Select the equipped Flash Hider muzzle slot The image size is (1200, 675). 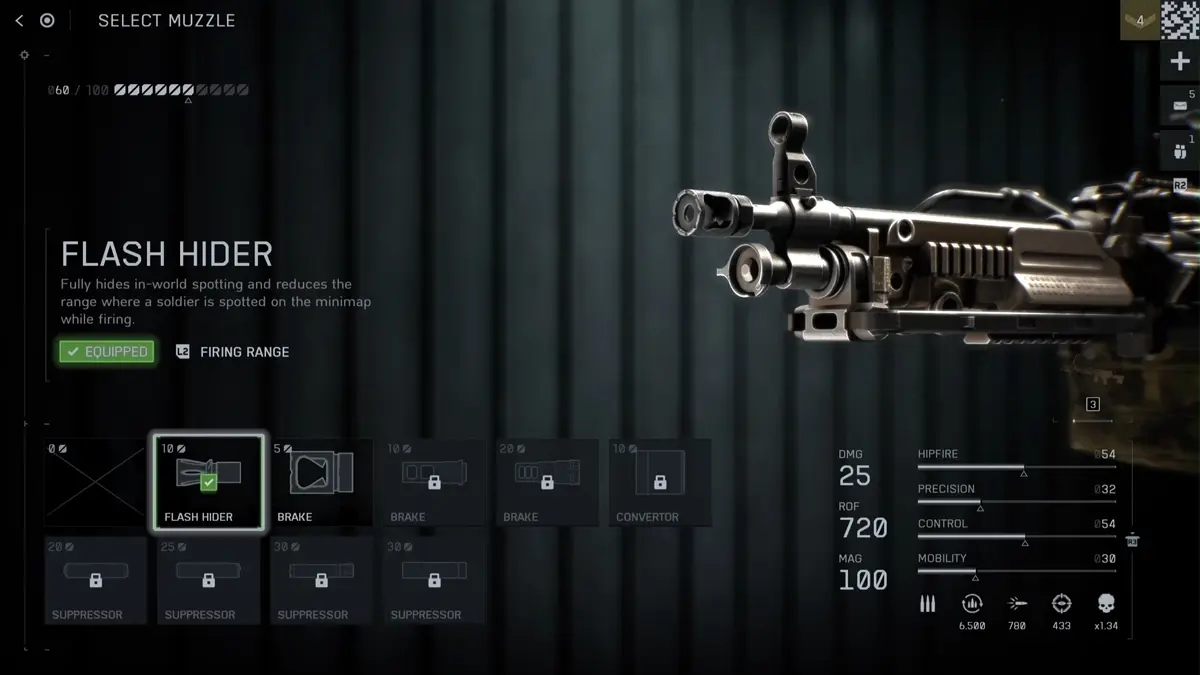point(208,482)
